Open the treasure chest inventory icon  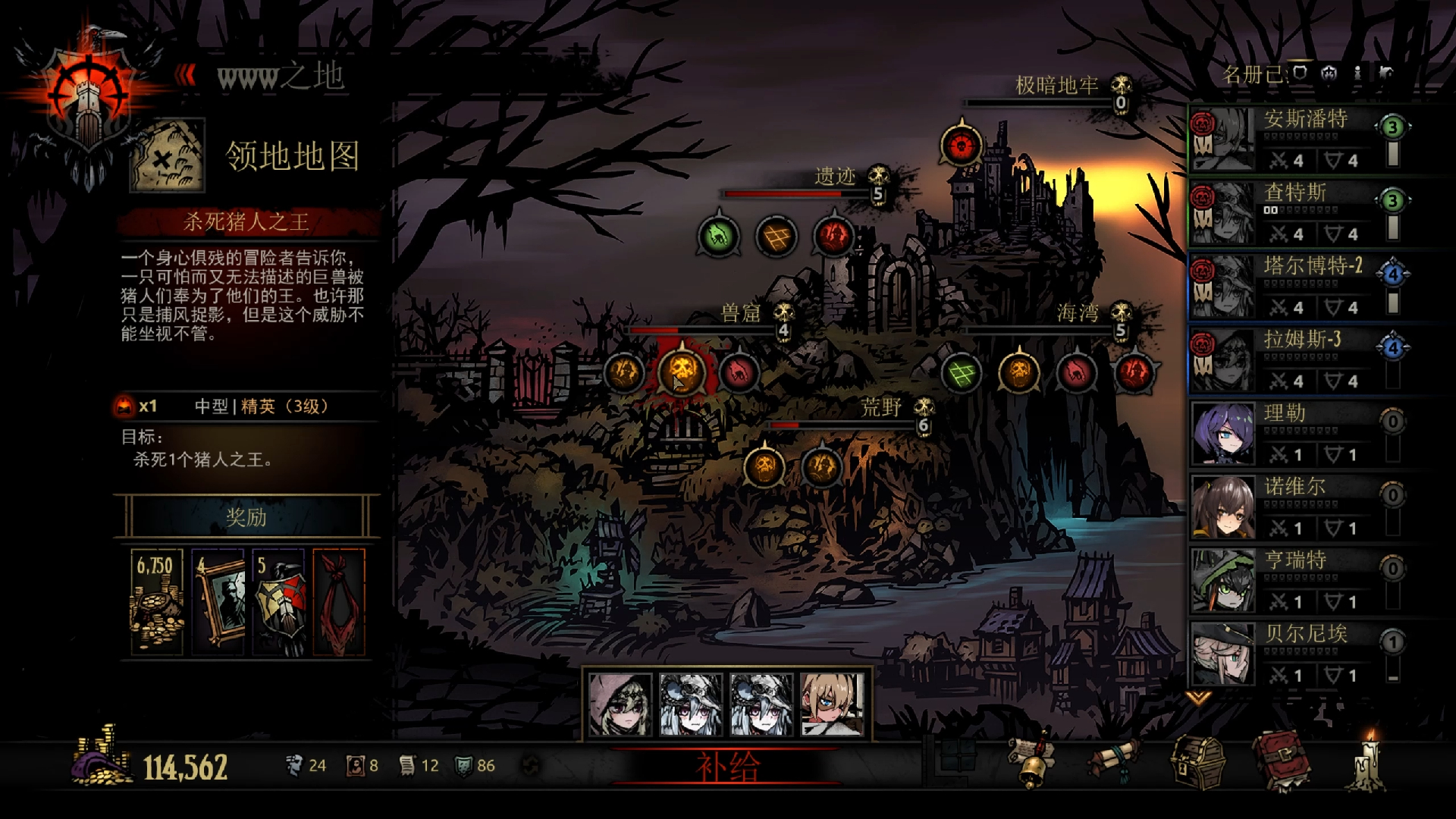(x=1197, y=762)
